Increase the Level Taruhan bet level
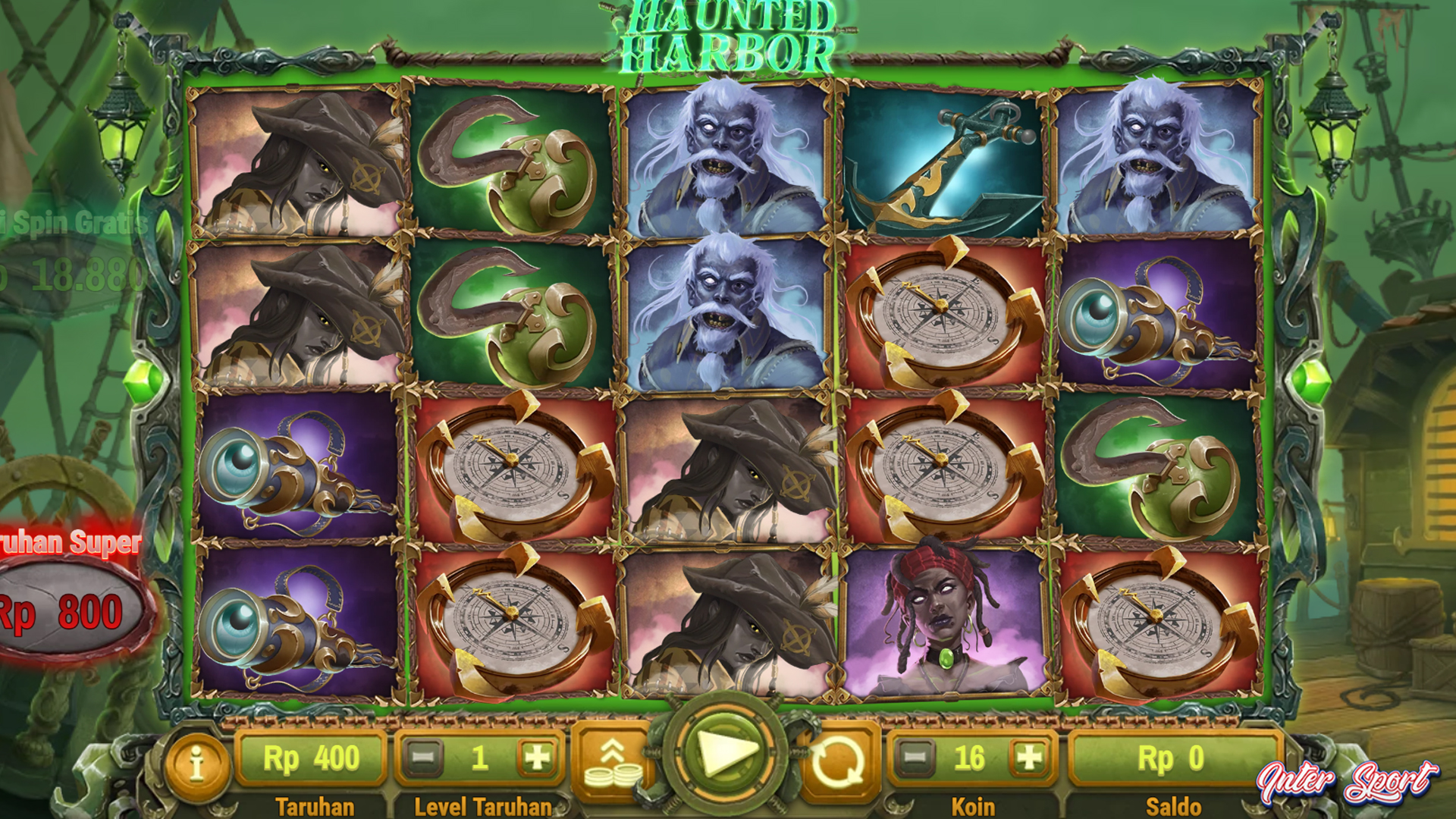Image resolution: width=1456 pixels, height=819 pixels. click(x=537, y=758)
